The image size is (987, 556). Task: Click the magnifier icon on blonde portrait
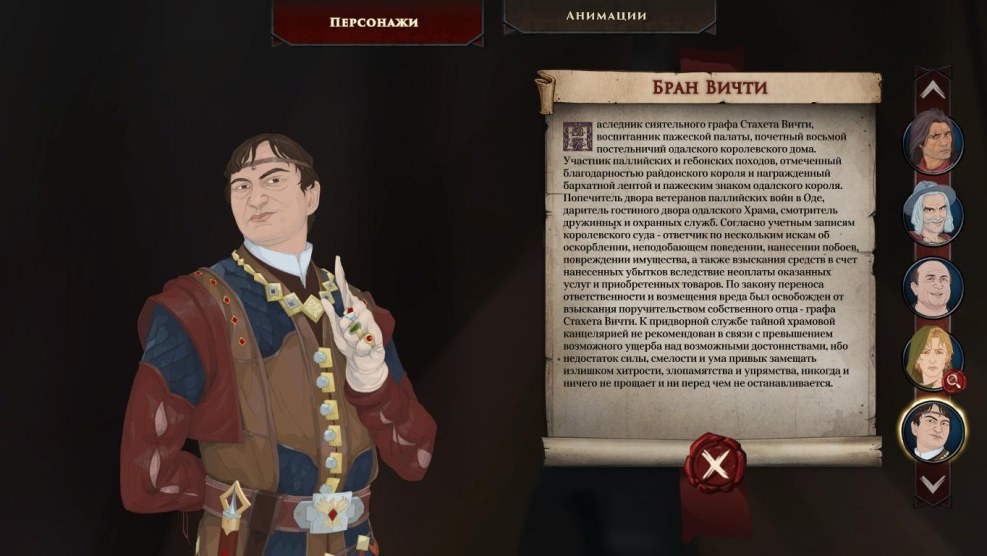(x=954, y=380)
